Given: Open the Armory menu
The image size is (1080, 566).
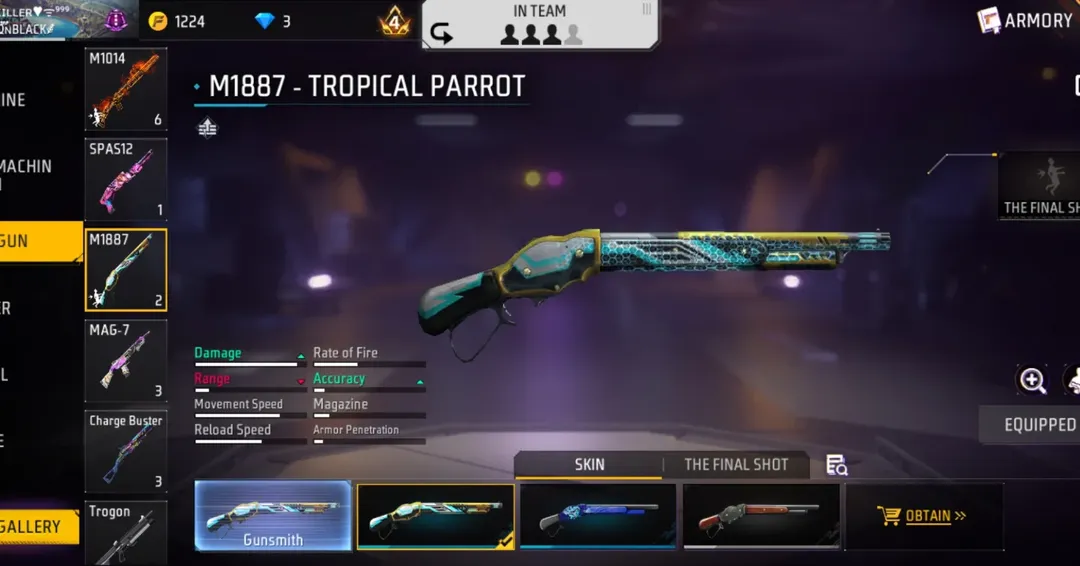Looking at the screenshot, I should pyautogui.click(x=1026, y=20).
